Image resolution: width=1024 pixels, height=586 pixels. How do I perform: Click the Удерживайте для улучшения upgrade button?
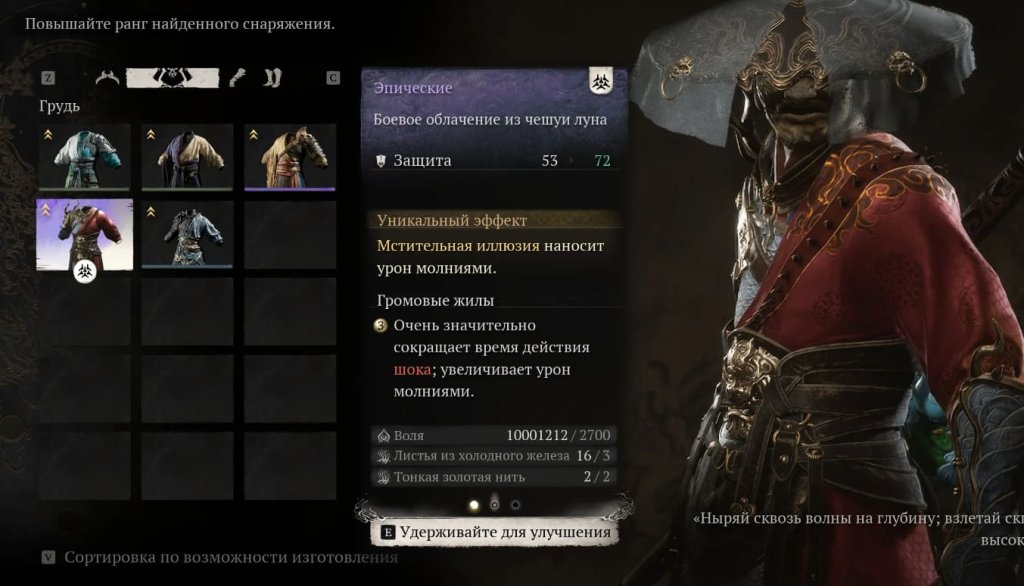[496, 532]
